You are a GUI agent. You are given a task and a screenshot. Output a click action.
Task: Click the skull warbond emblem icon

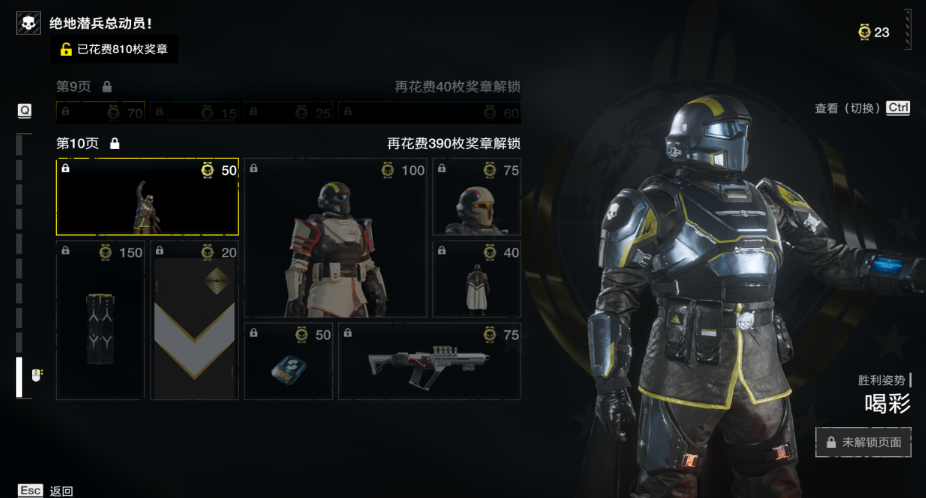[x=28, y=23]
